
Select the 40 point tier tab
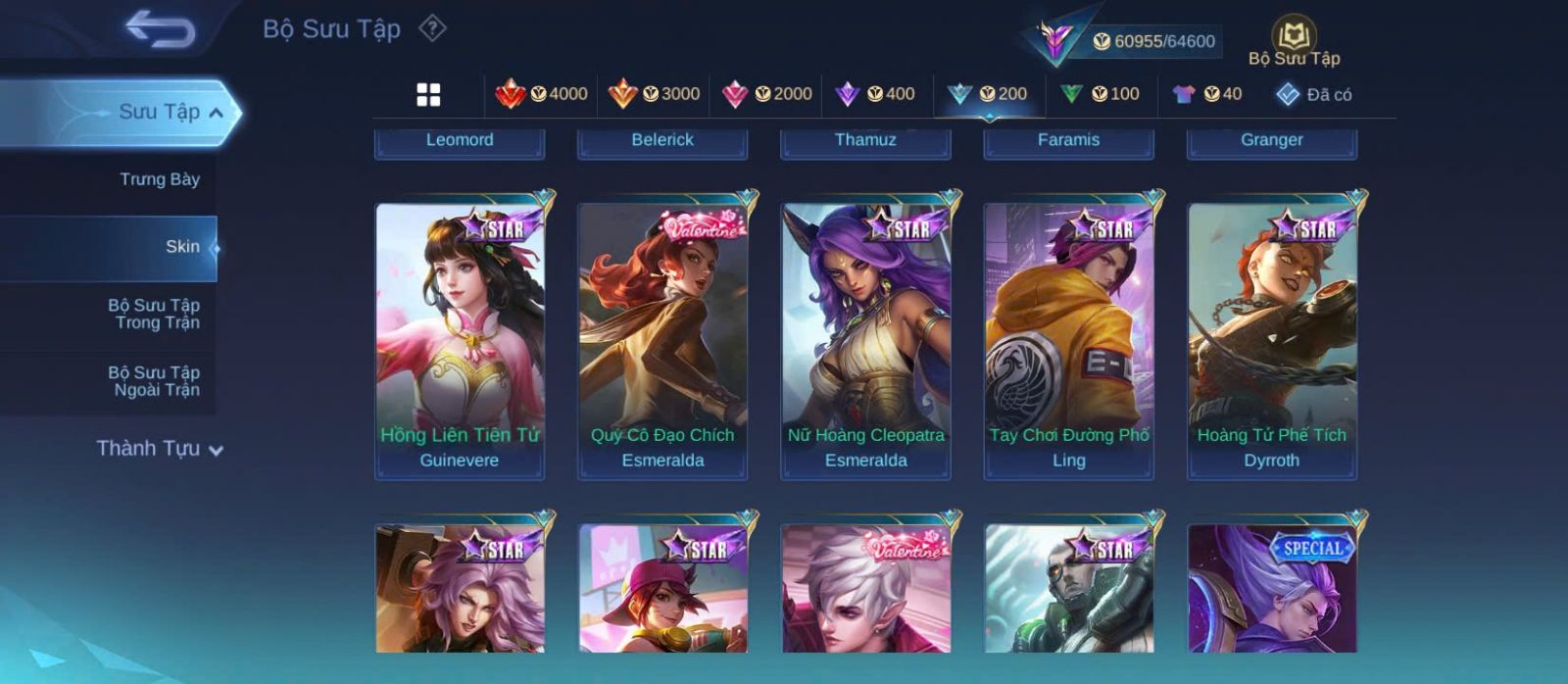tap(1207, 94)
